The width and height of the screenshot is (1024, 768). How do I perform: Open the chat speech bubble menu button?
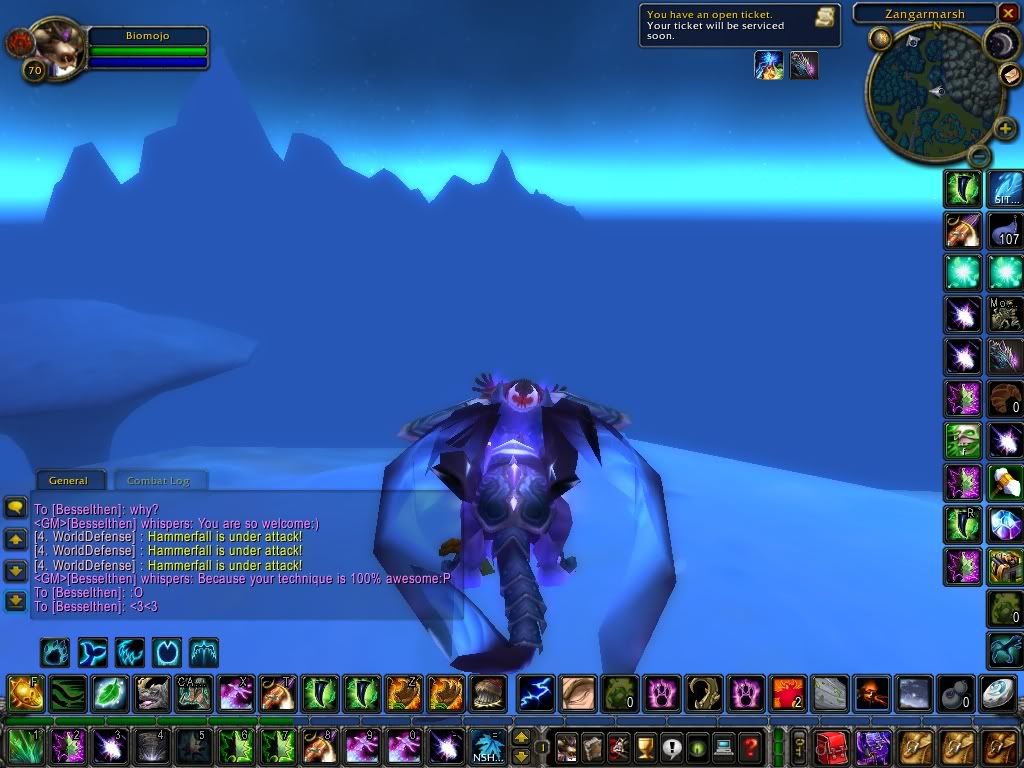[15, 507]
